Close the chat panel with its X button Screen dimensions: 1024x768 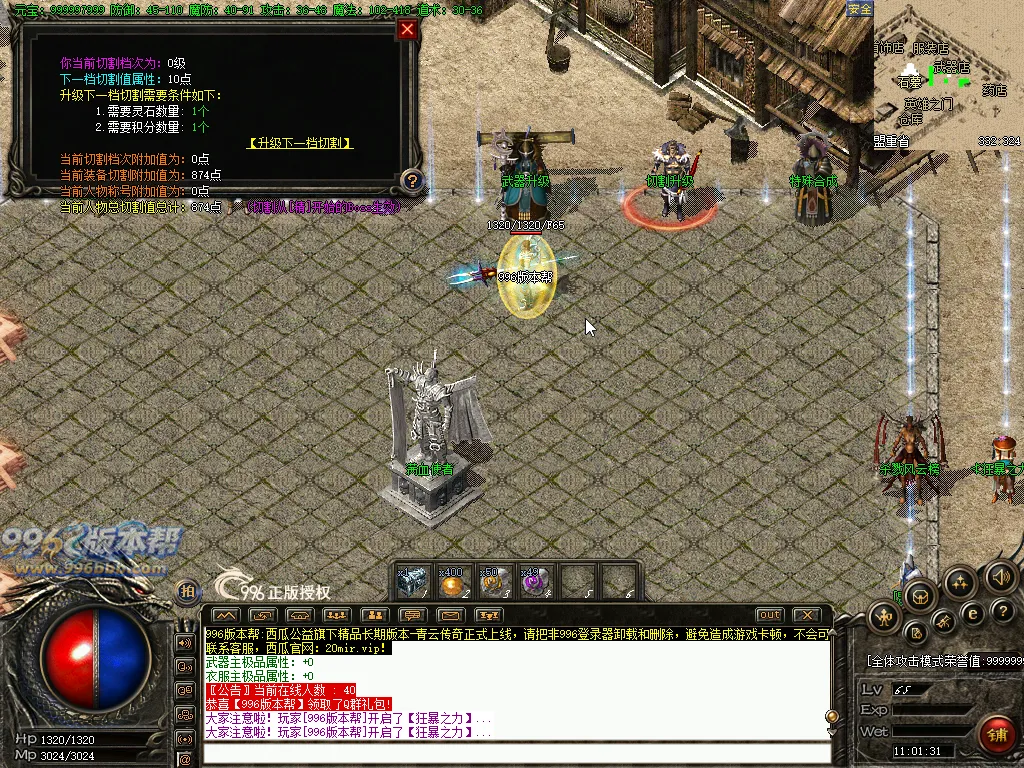click(x=806, y=614)
